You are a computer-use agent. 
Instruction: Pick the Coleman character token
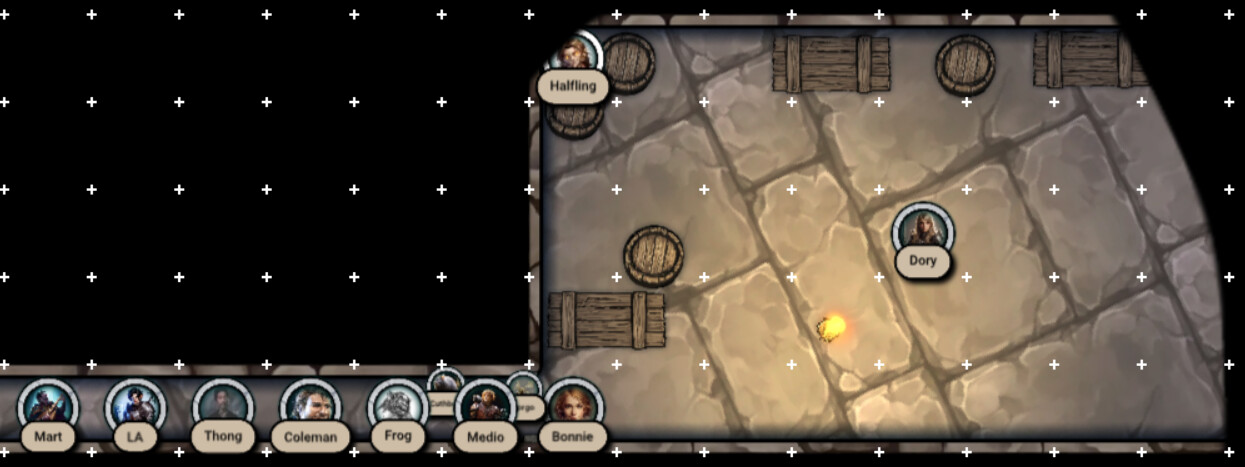point(310,406)
